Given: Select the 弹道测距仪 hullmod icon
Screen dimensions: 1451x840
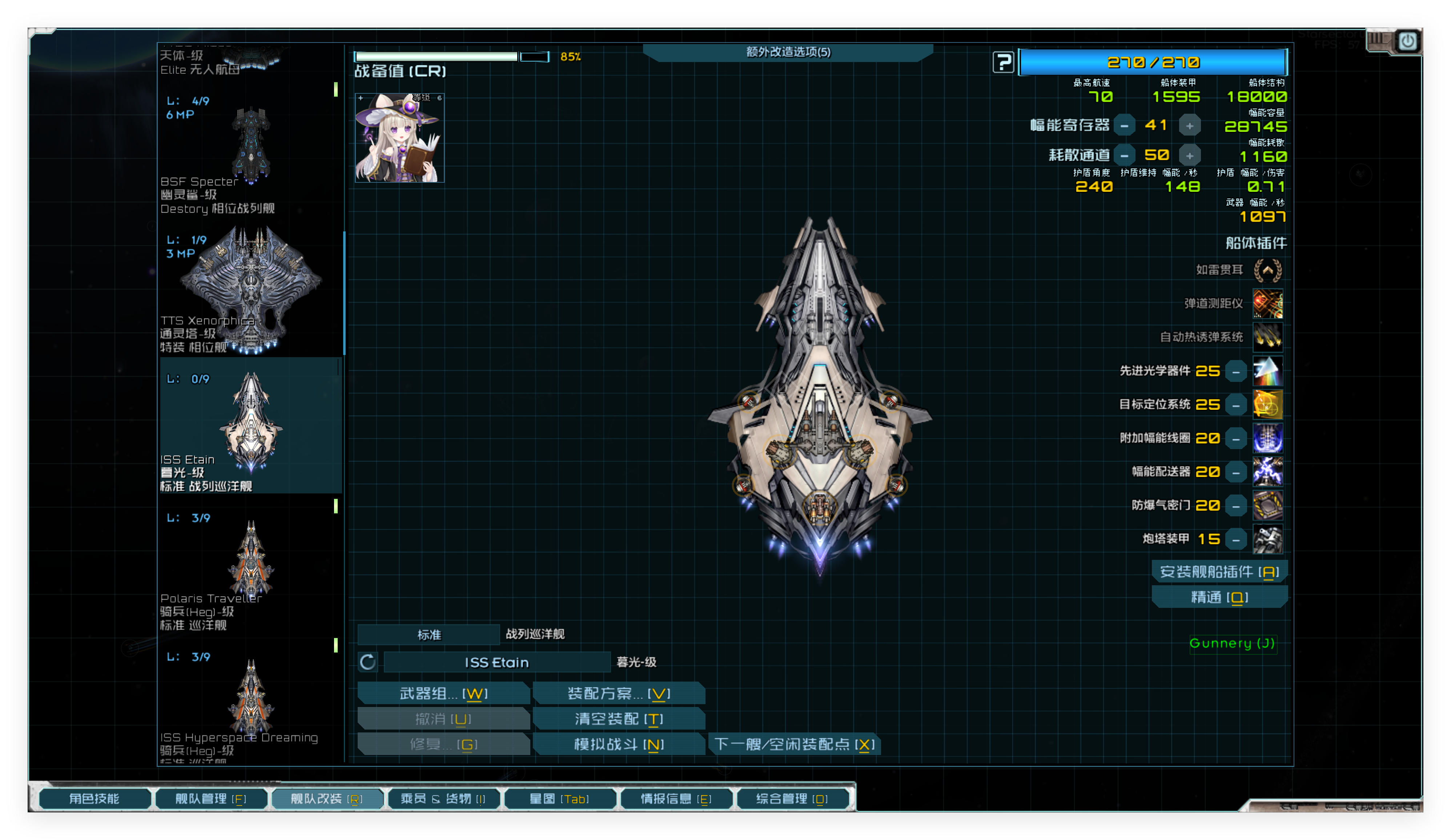Looking at the screenshot, I should click(x=1268, y=303).
